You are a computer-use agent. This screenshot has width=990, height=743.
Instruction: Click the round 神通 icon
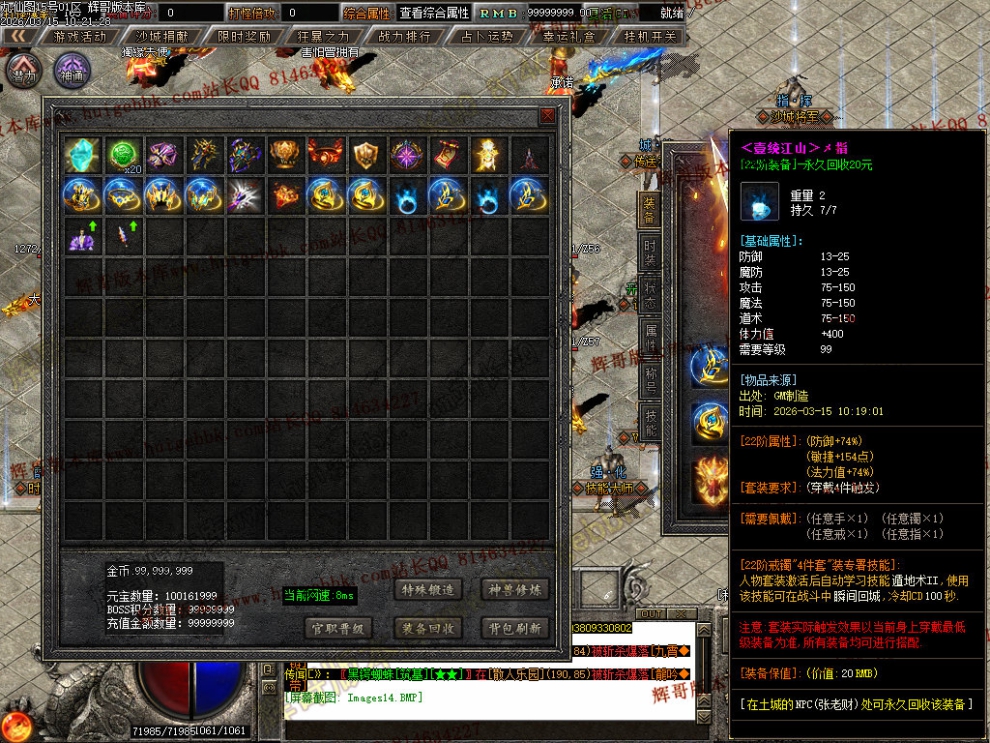coord(72,69)
